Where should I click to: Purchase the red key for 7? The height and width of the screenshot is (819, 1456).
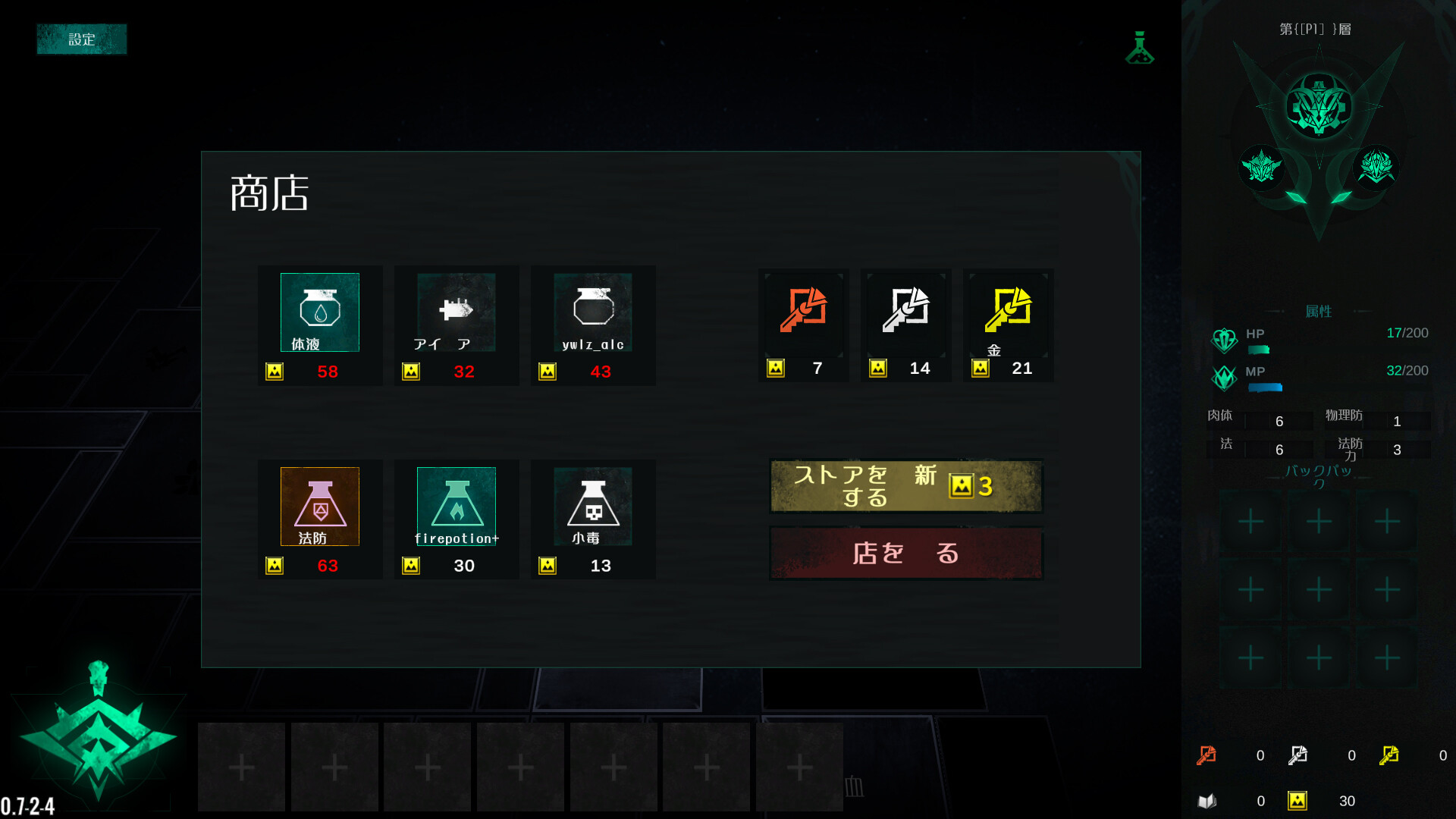[804, 311]
